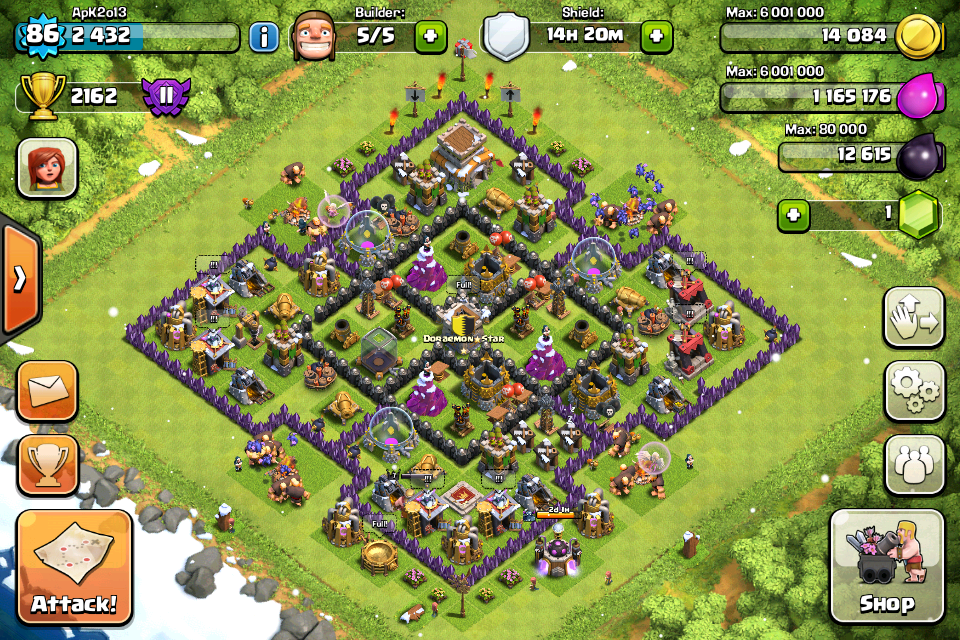Open the Shop

(x=887, y=566)
